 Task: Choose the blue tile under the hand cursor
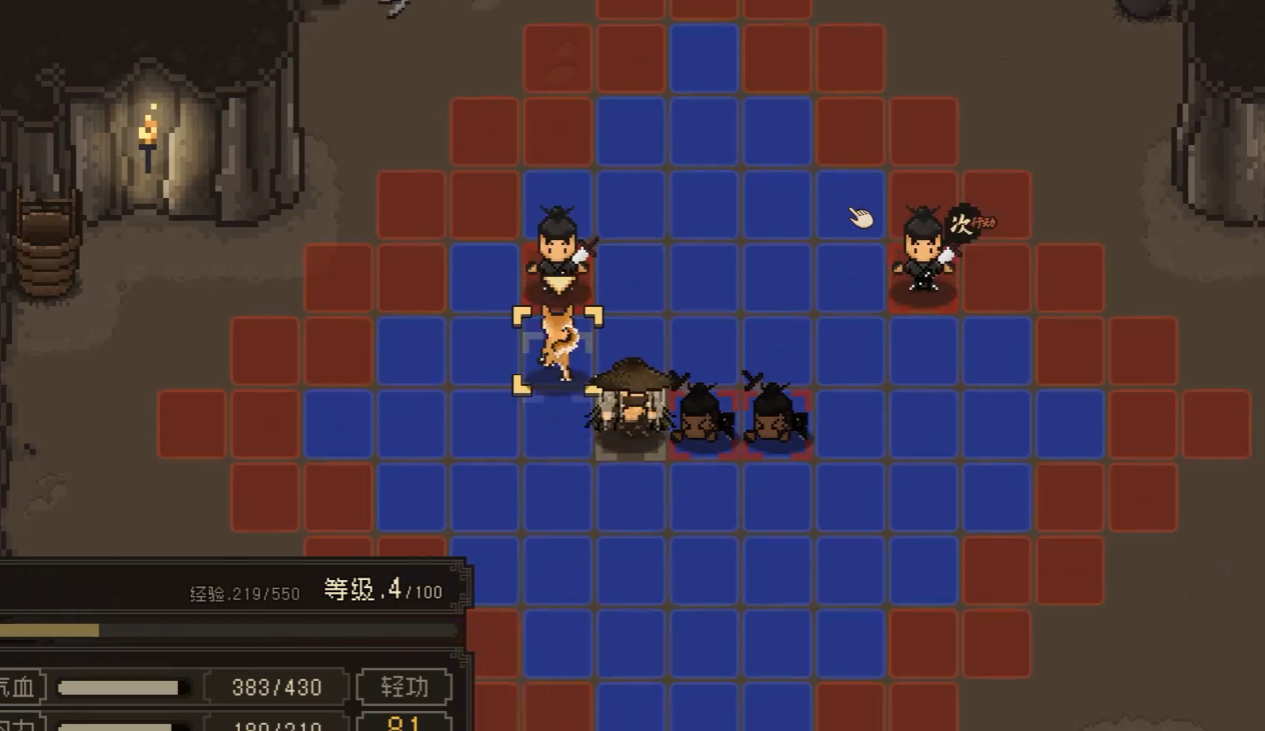click(851, 205)
